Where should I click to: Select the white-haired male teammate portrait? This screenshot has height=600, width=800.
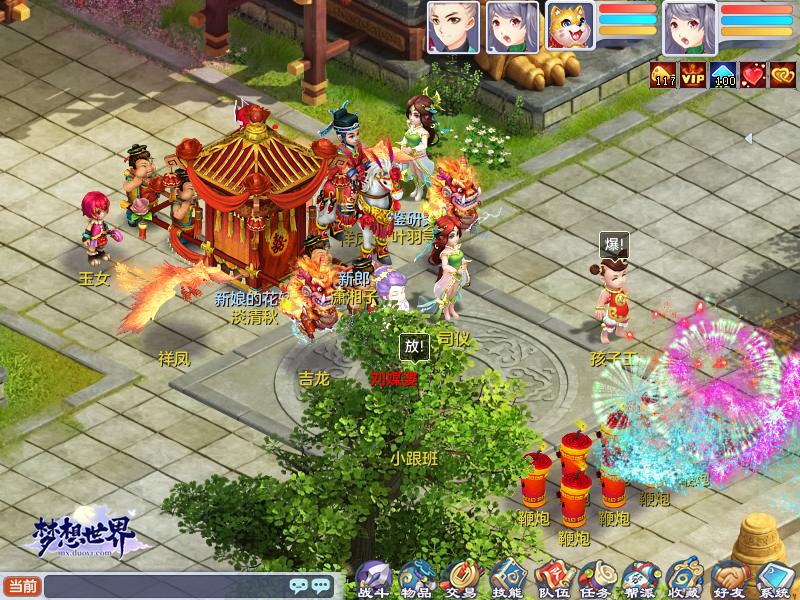pos(452,27)
